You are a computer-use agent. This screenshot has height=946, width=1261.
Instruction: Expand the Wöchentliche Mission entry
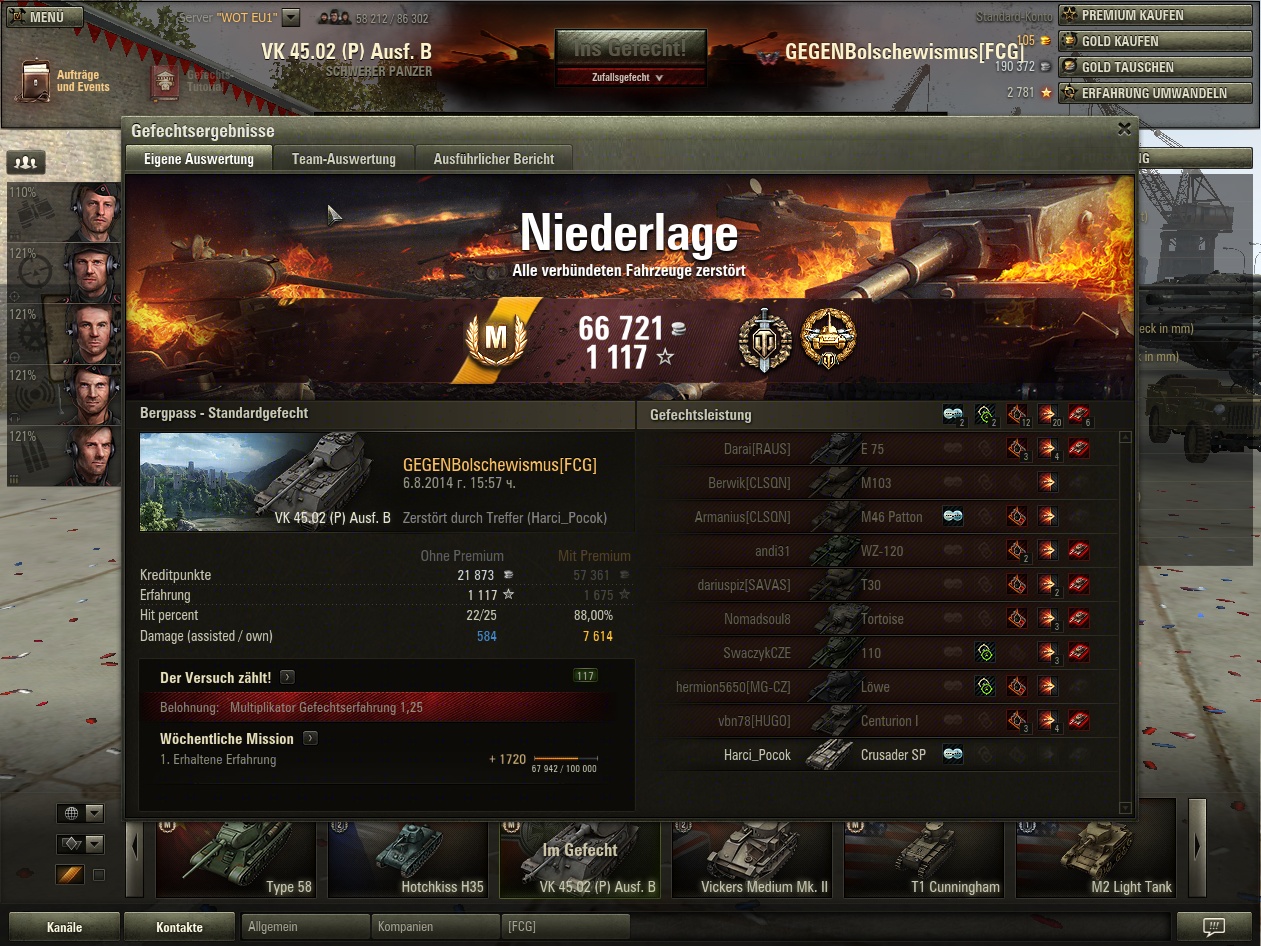click(310, 739)
